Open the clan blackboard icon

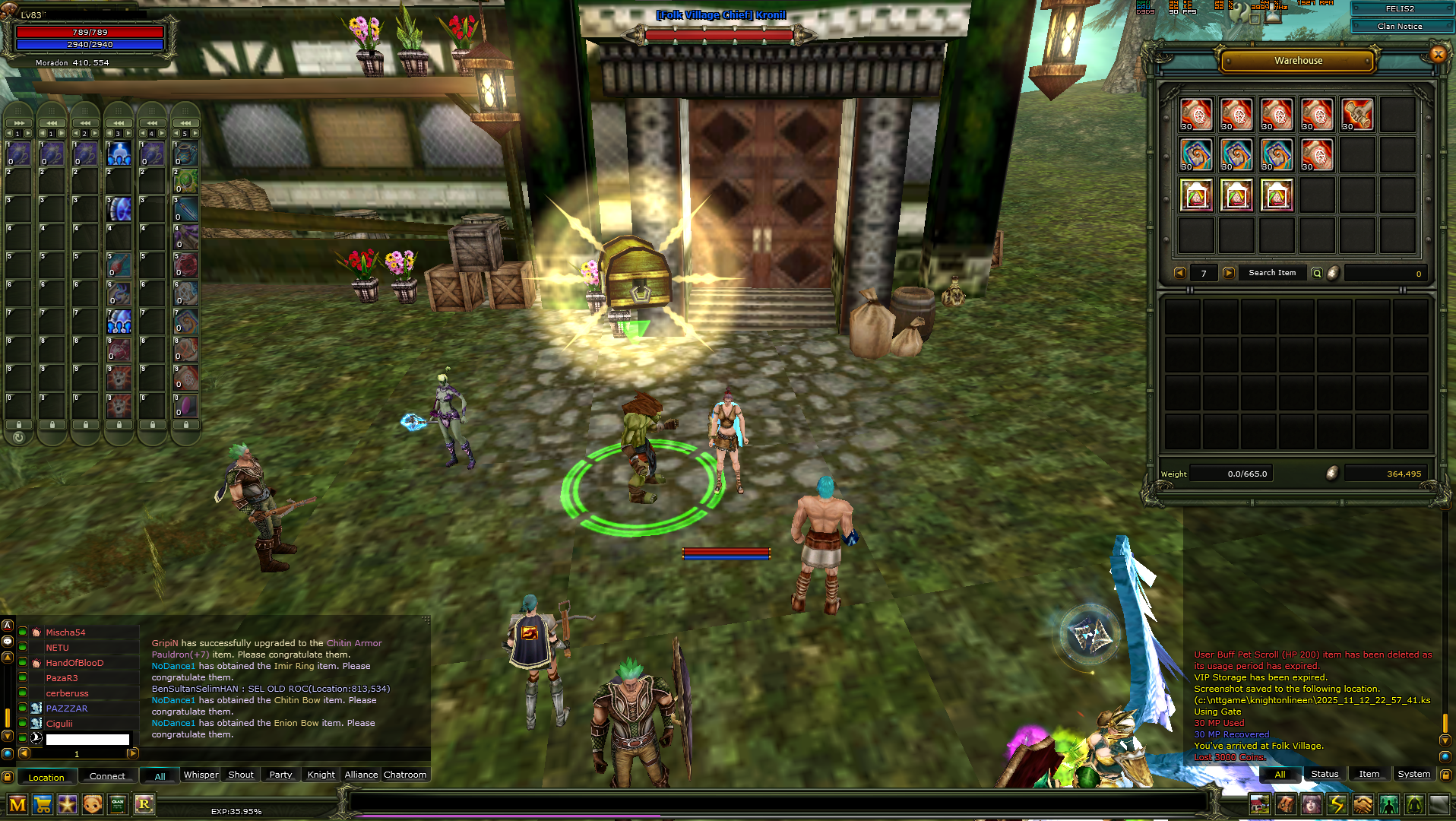[x=118, y=804]
